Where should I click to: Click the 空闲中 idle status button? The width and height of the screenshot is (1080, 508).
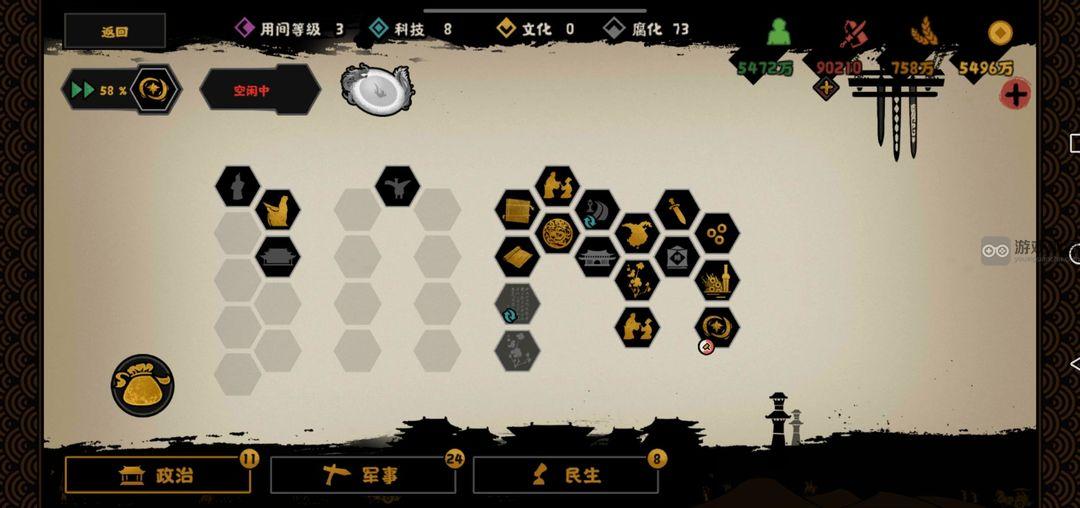point(258,90)
